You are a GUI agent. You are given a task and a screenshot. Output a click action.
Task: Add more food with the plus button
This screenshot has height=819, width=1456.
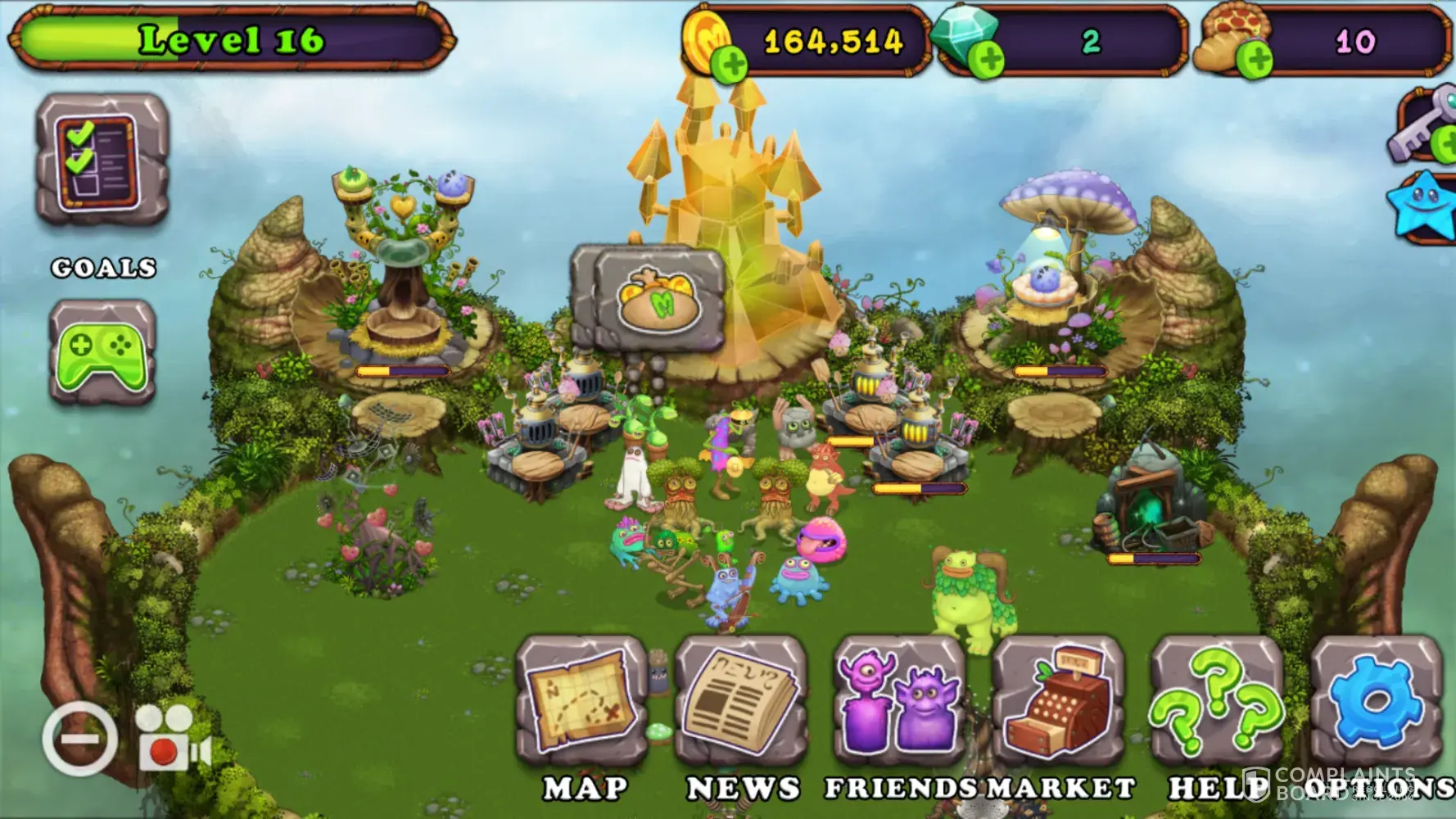(1254, 60)
